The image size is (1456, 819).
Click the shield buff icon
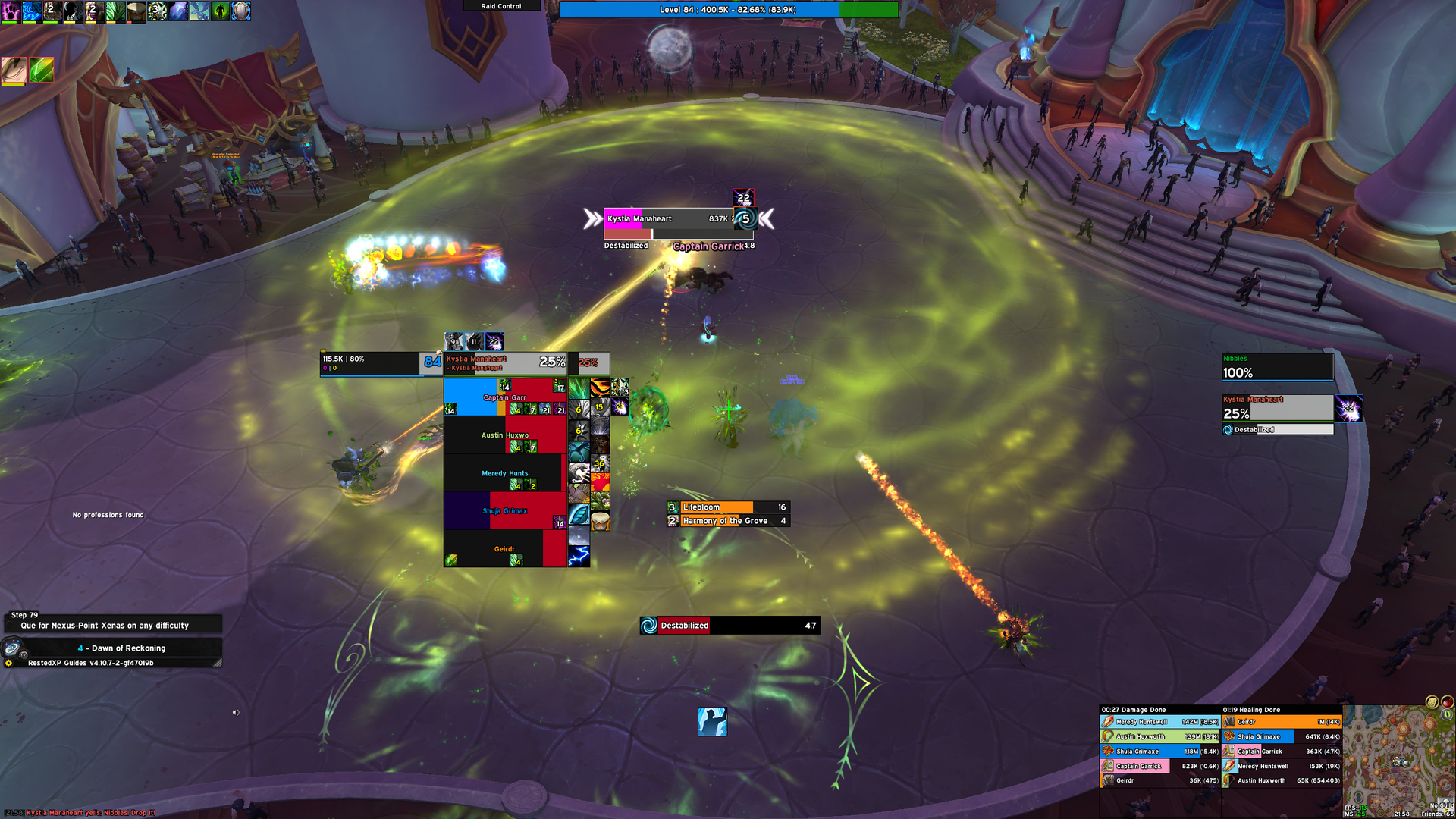(x=241, y=11)
